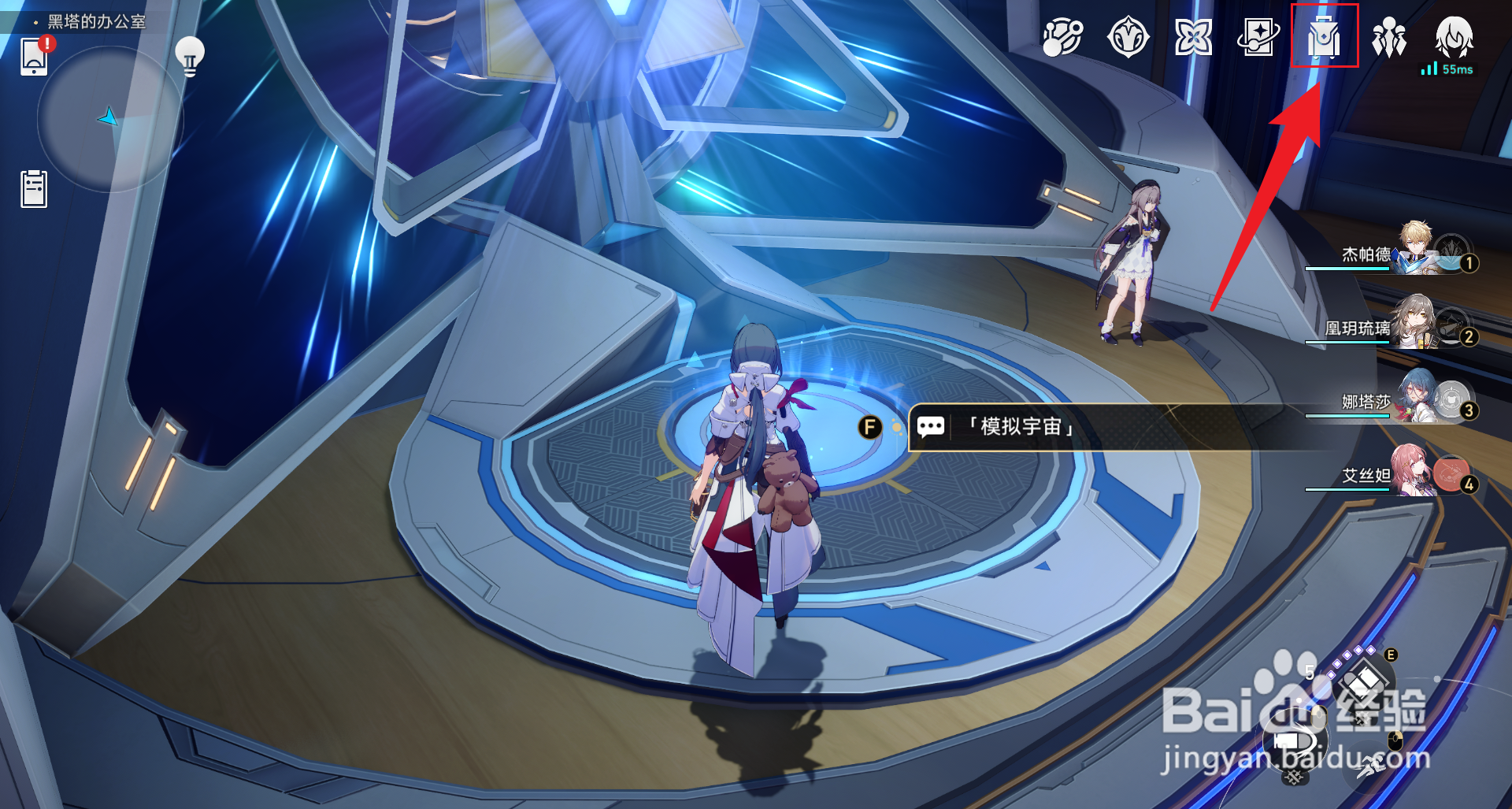Open the character lineup icon beside the backpack

pyautogui.click(x=1390, y=36)
